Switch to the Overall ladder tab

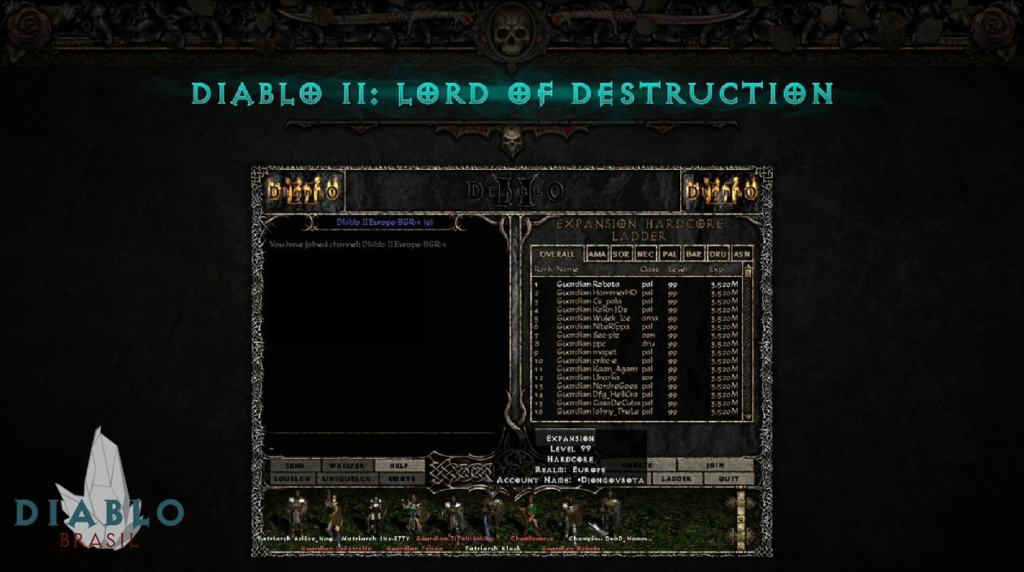point(557,254)
